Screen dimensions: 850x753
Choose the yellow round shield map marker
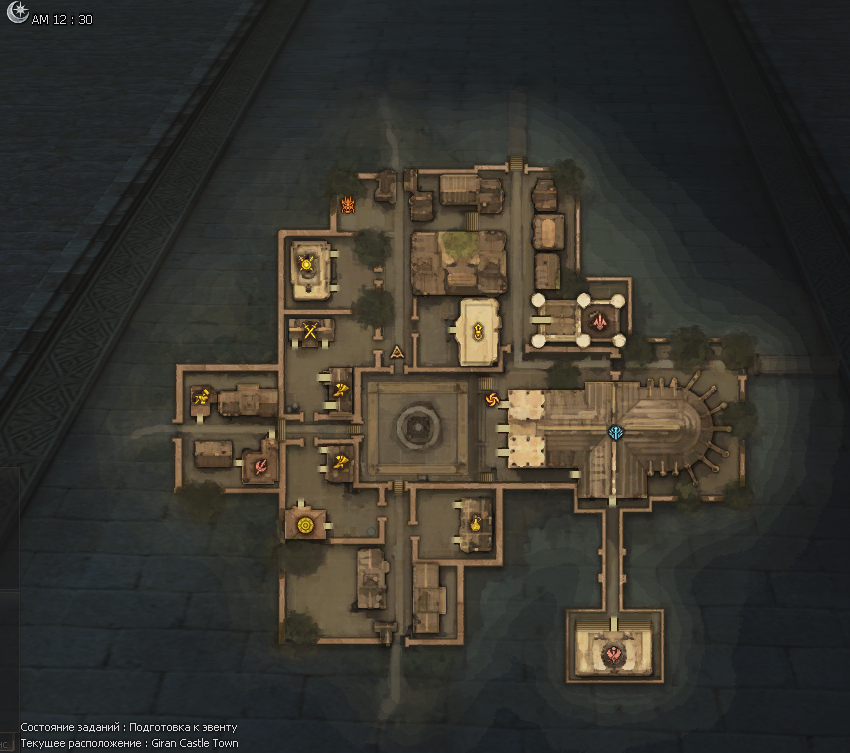click(x=306, y=523)
